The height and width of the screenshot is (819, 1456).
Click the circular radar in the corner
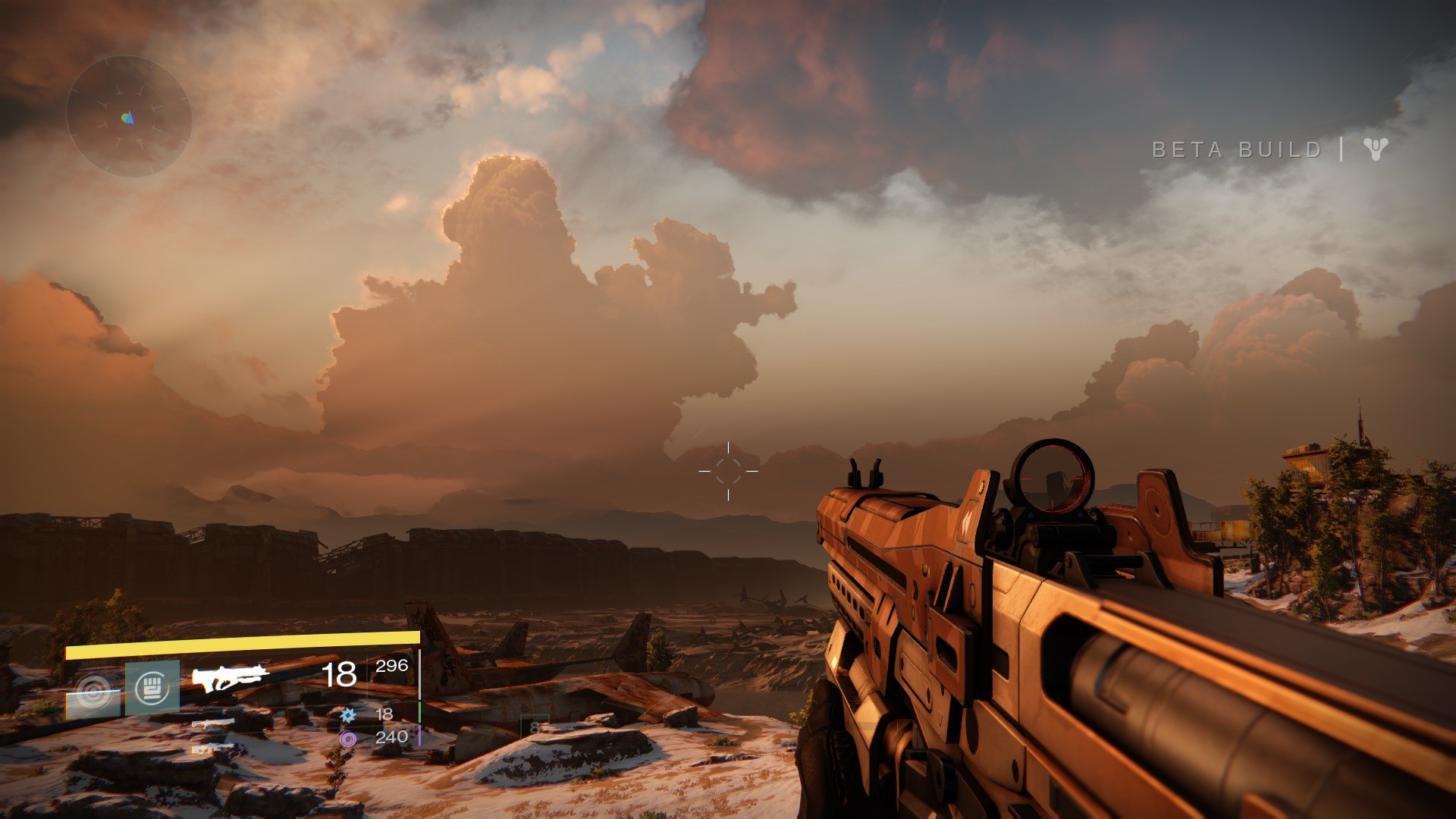coord(128,116)
